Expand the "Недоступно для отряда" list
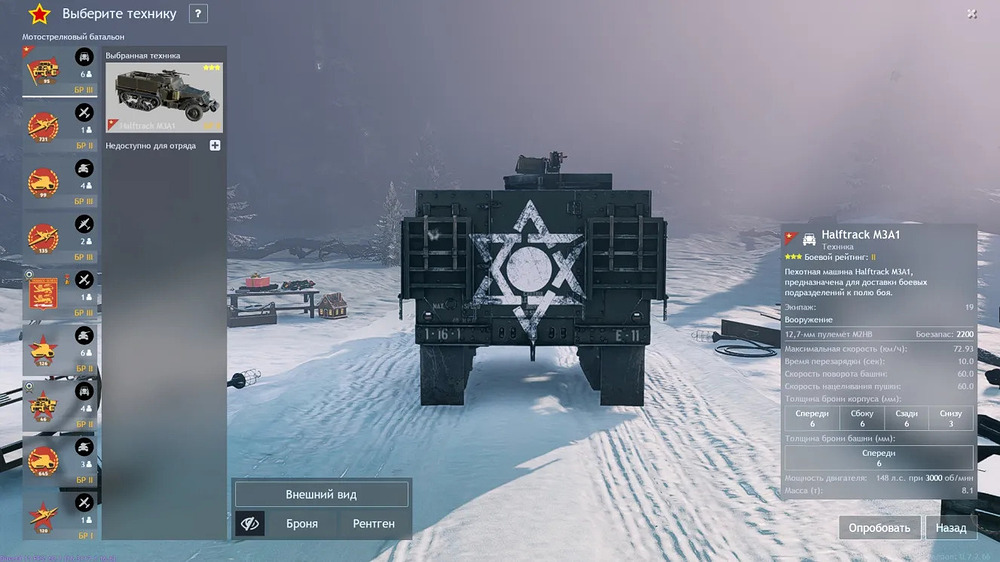 coord(215,146)
